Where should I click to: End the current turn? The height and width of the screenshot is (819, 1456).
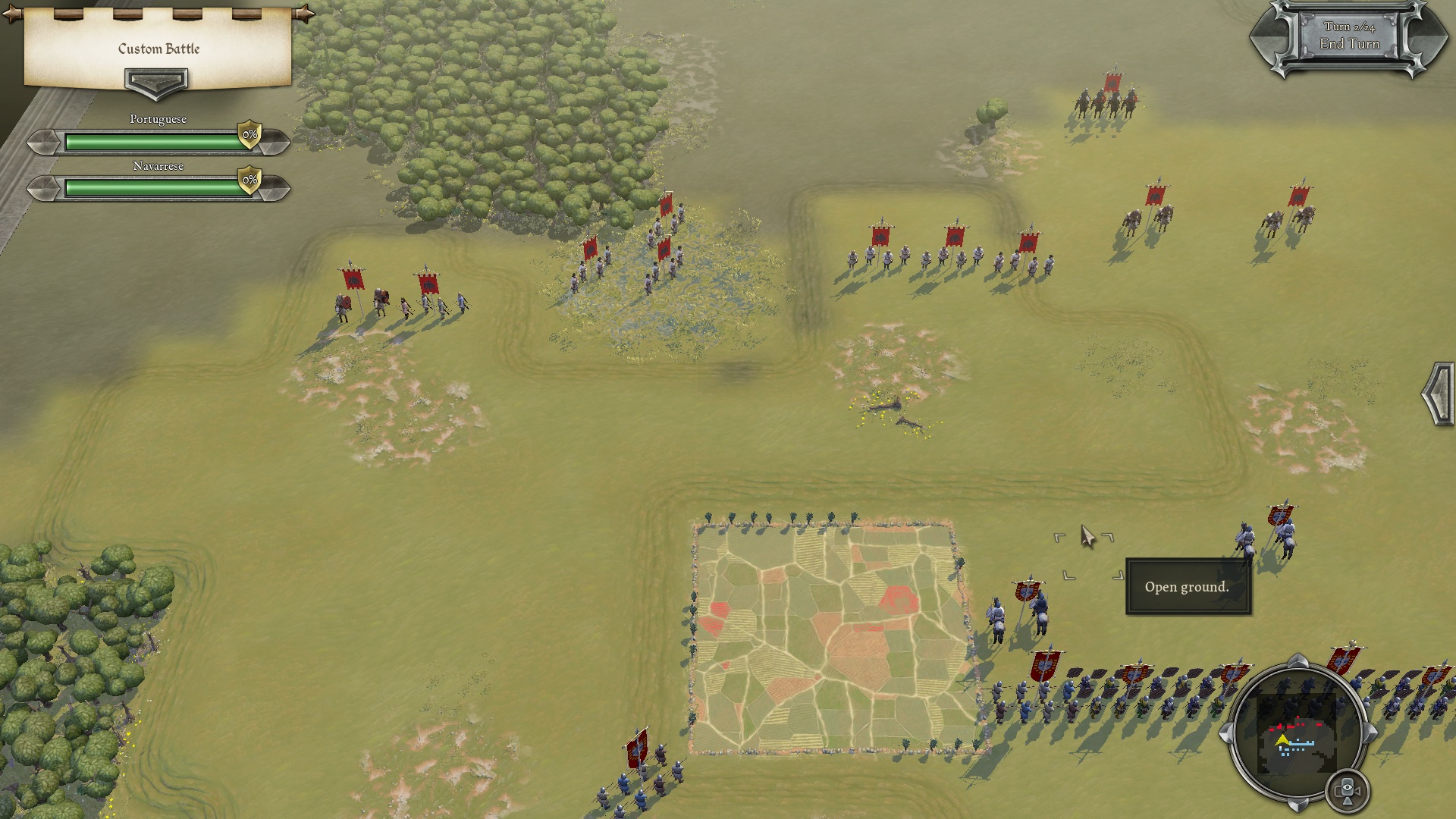[1348, 36]
